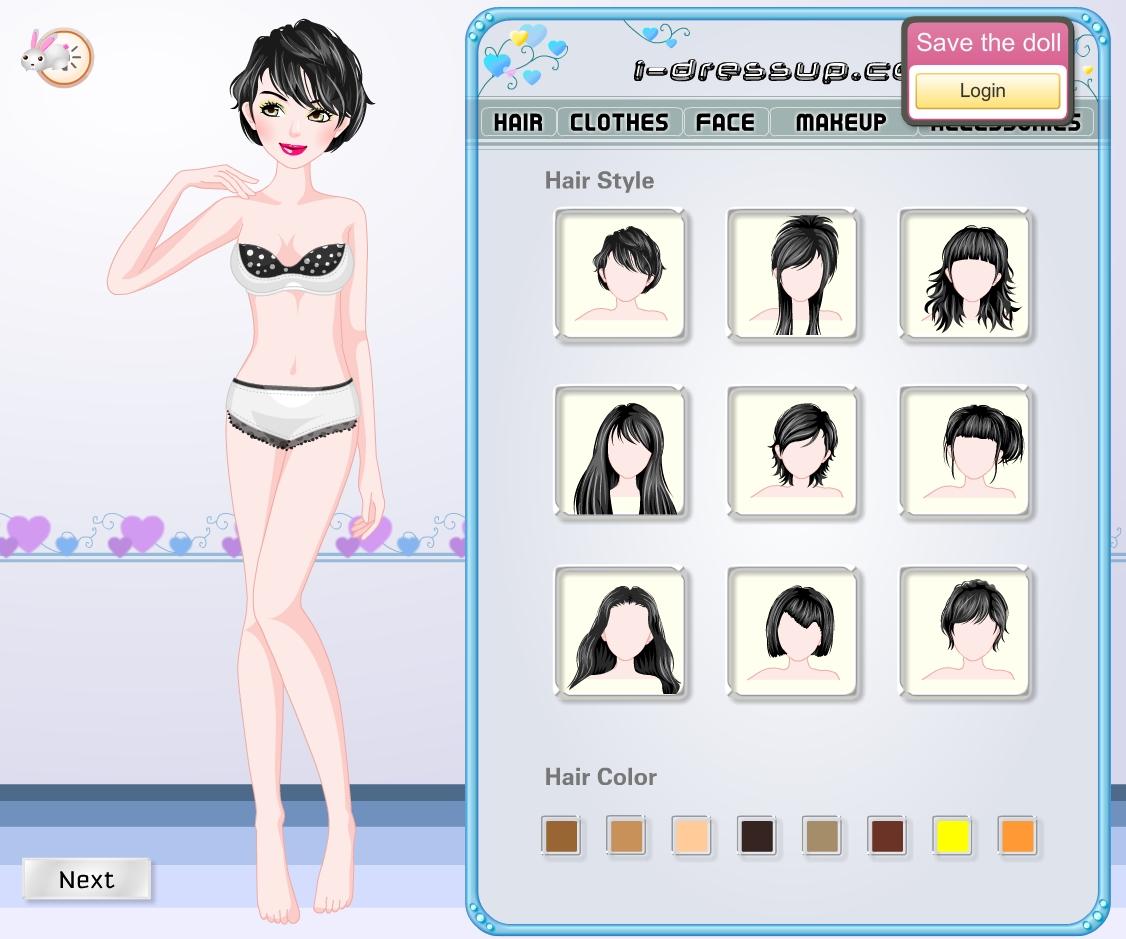Select the spiky top long layered hairstyle
The width and height of the screenshot is (1126, 939).
[x=793, y=274]
